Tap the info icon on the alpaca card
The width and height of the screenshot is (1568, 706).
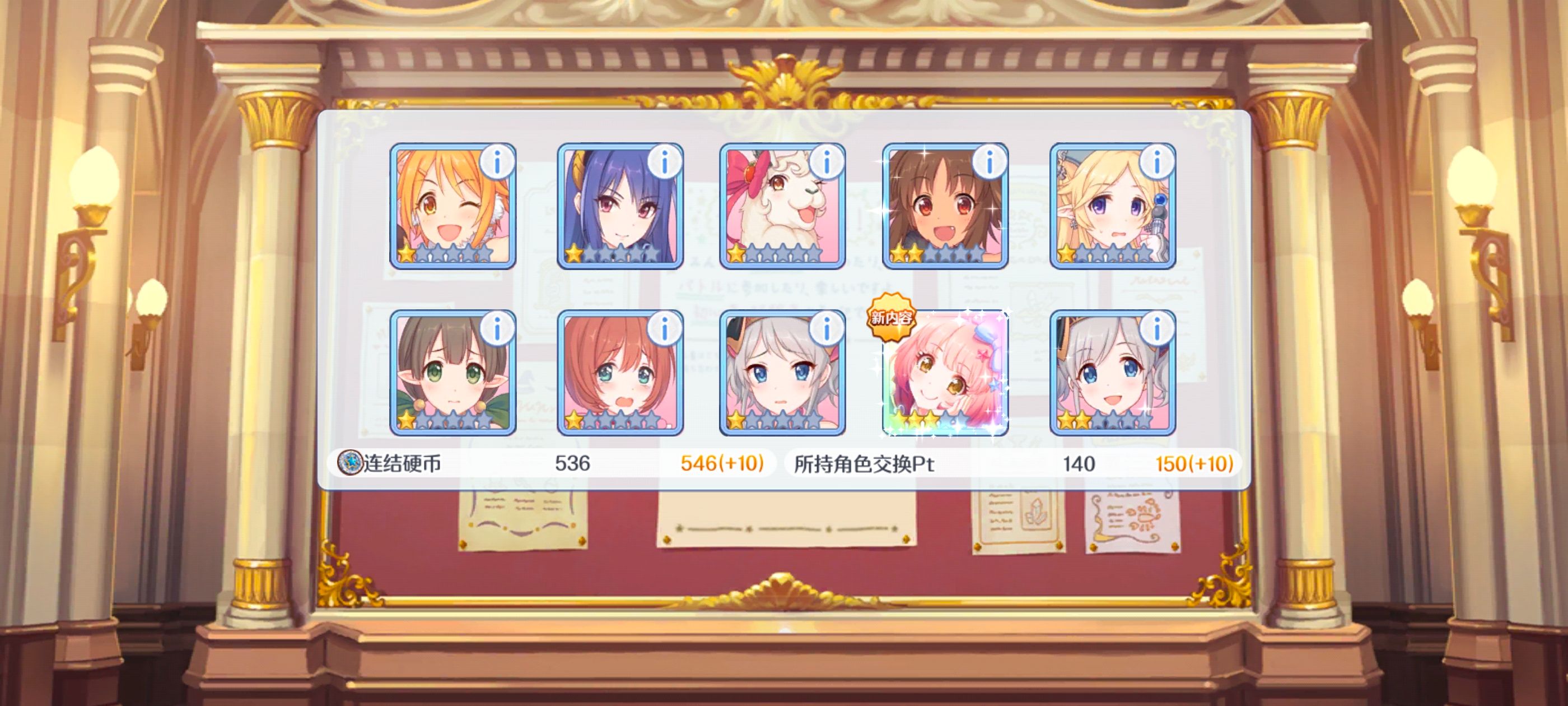click(826, 162)
